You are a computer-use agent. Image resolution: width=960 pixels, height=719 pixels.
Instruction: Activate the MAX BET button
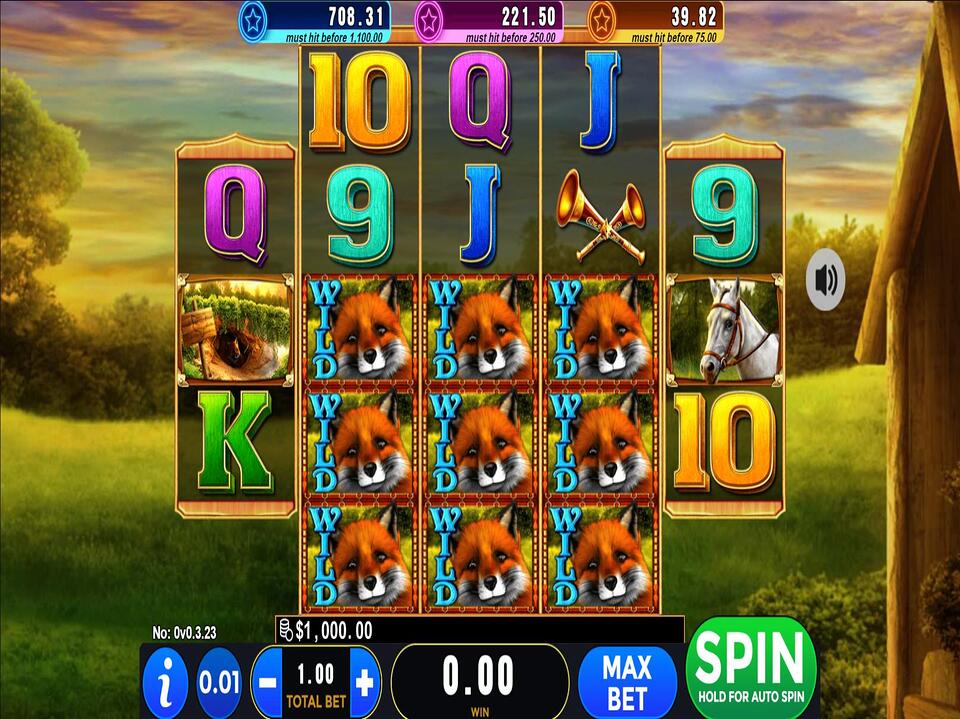click(627, 681)
